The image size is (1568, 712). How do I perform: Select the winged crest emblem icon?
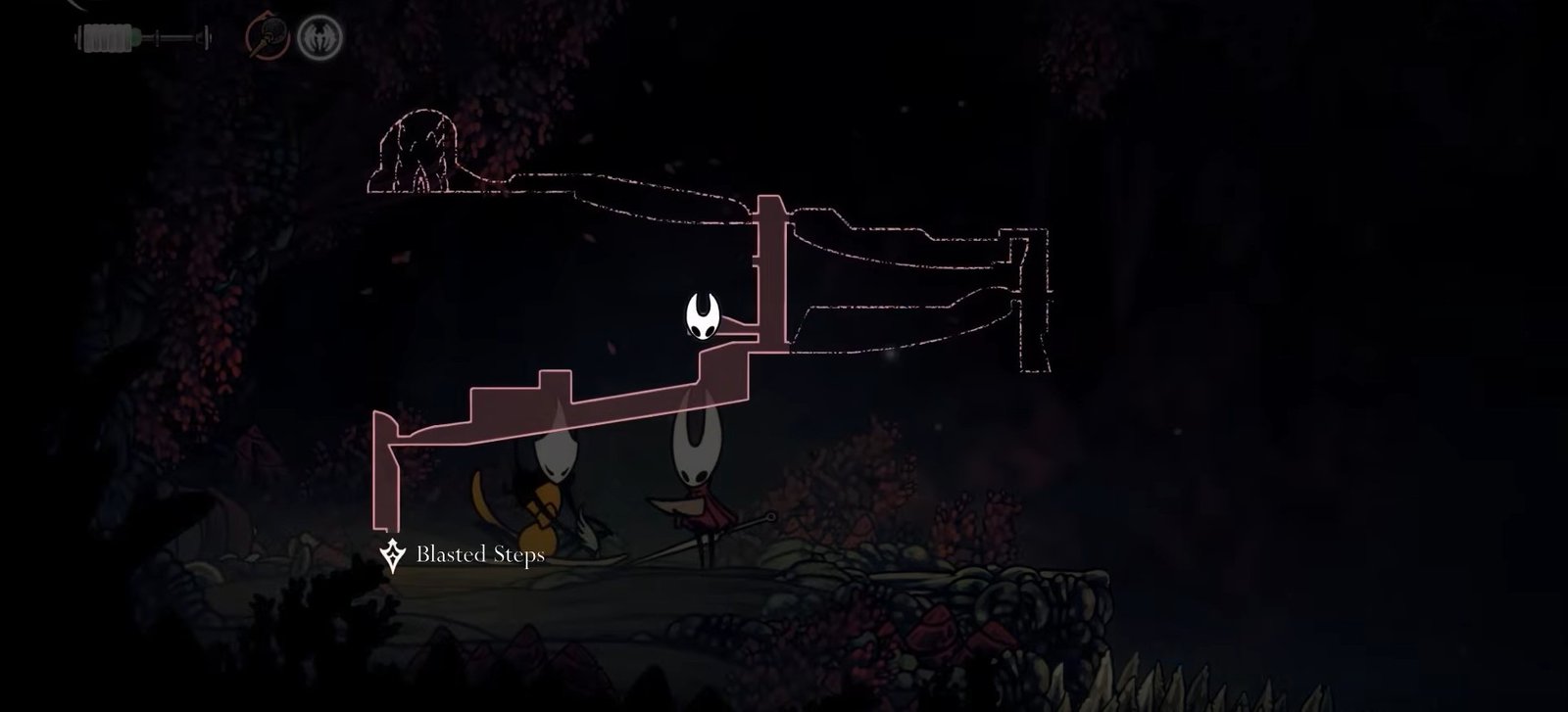[319, 38]
